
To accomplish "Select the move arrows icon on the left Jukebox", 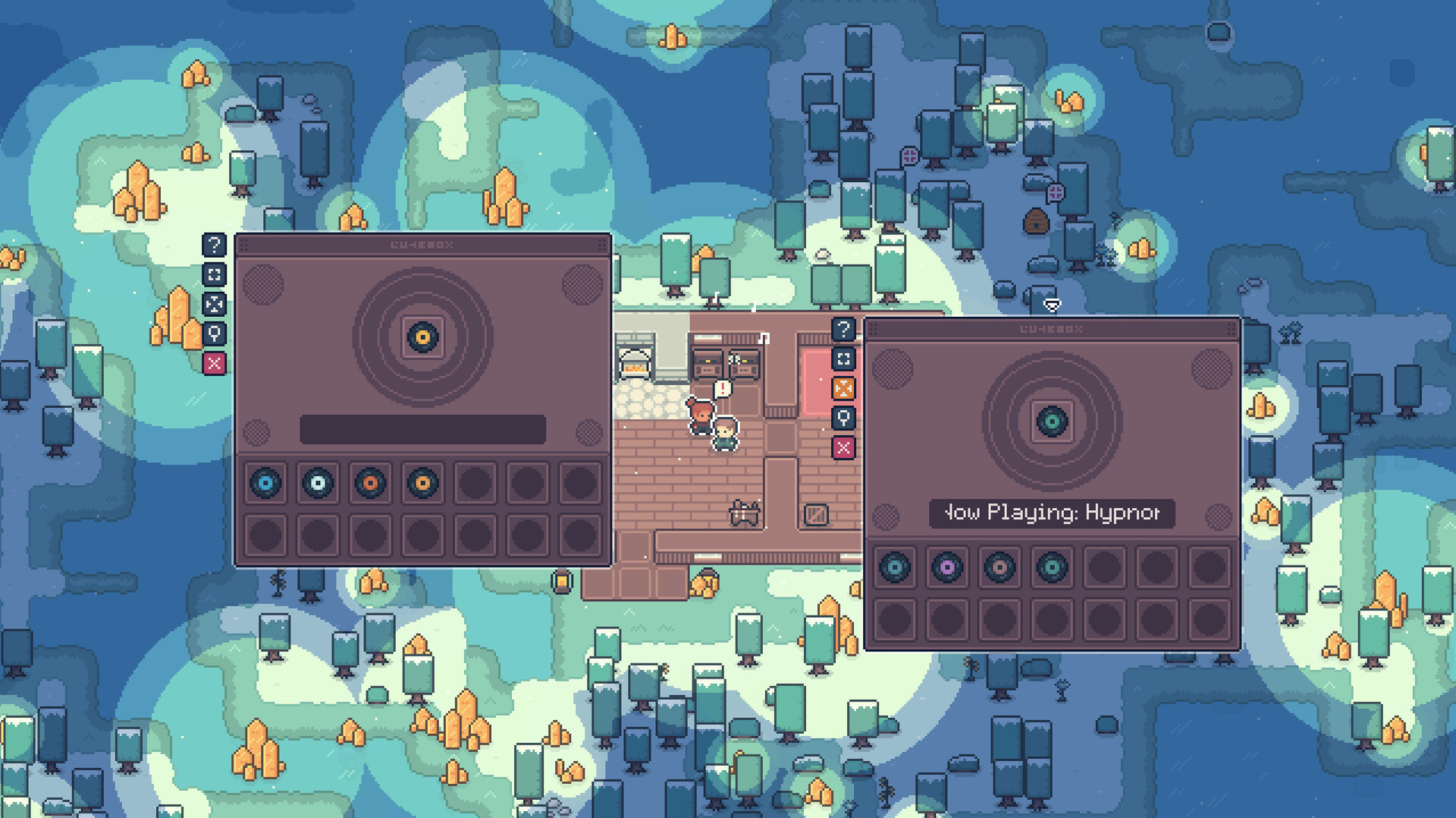I will tap(213, 305).
